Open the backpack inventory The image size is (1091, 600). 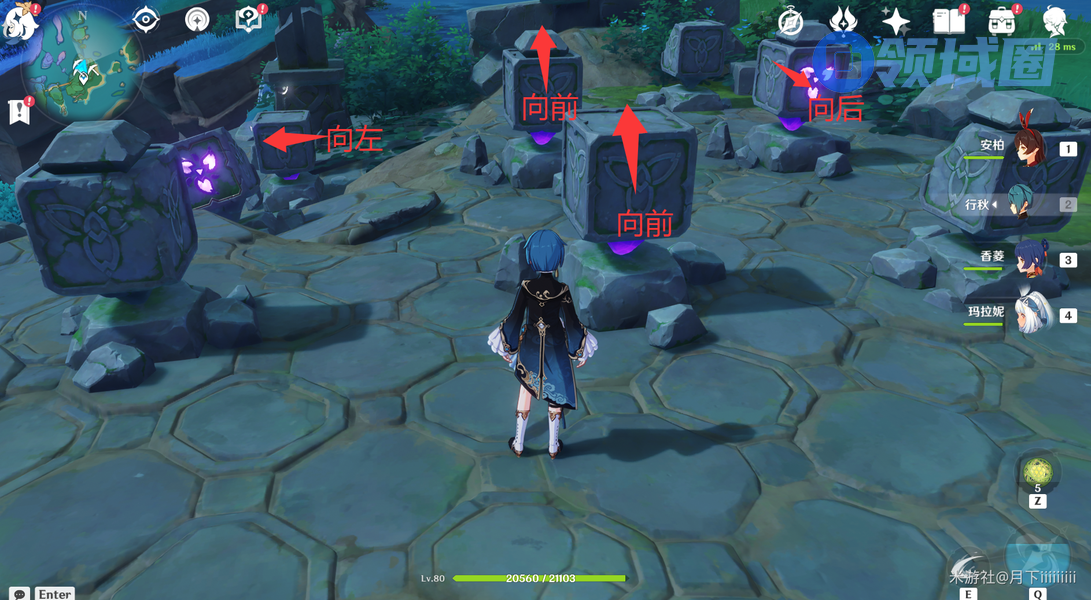point(1001,20)
